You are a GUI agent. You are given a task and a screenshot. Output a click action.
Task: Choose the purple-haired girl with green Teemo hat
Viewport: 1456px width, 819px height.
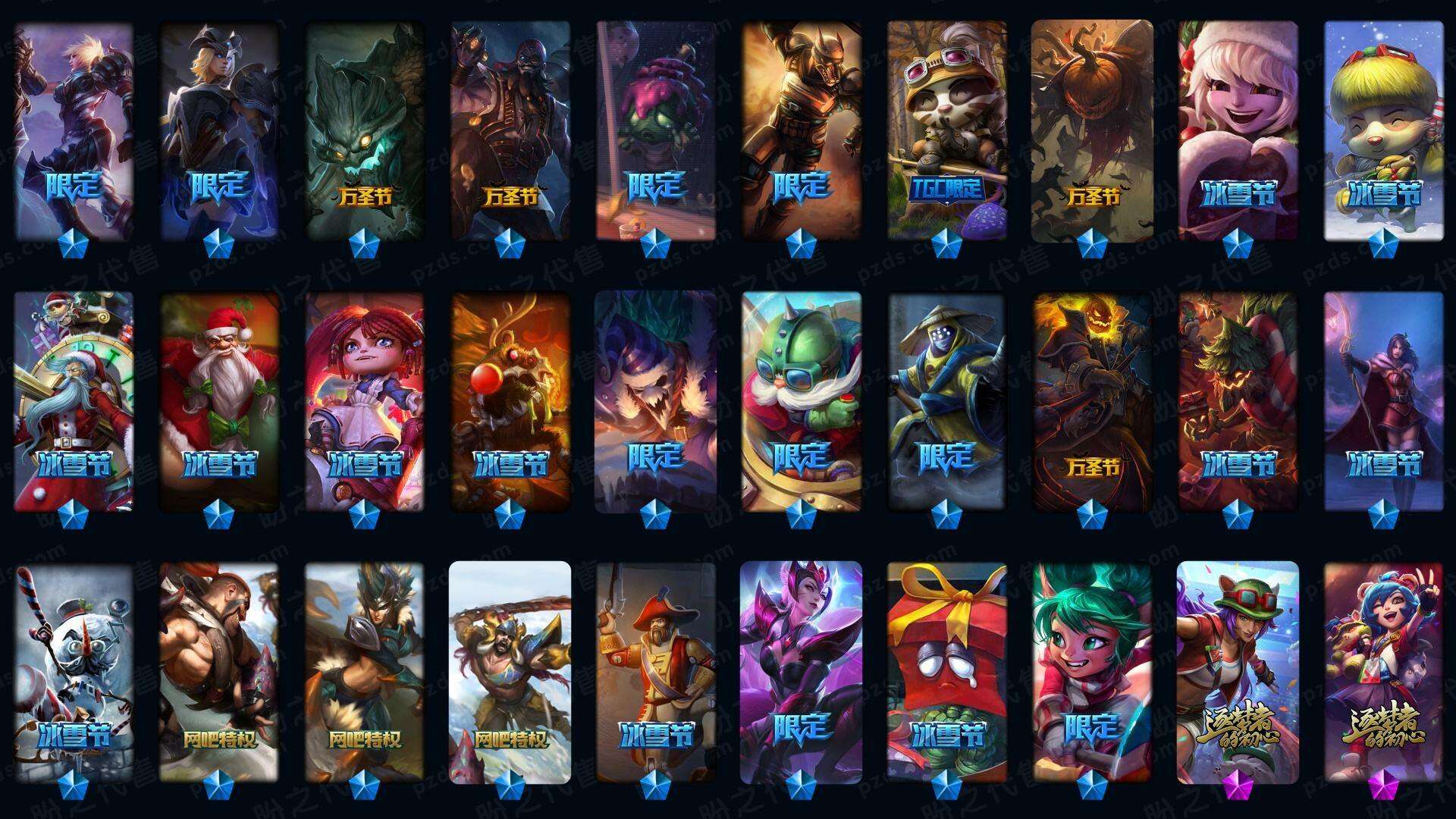tap(1238, 673)
